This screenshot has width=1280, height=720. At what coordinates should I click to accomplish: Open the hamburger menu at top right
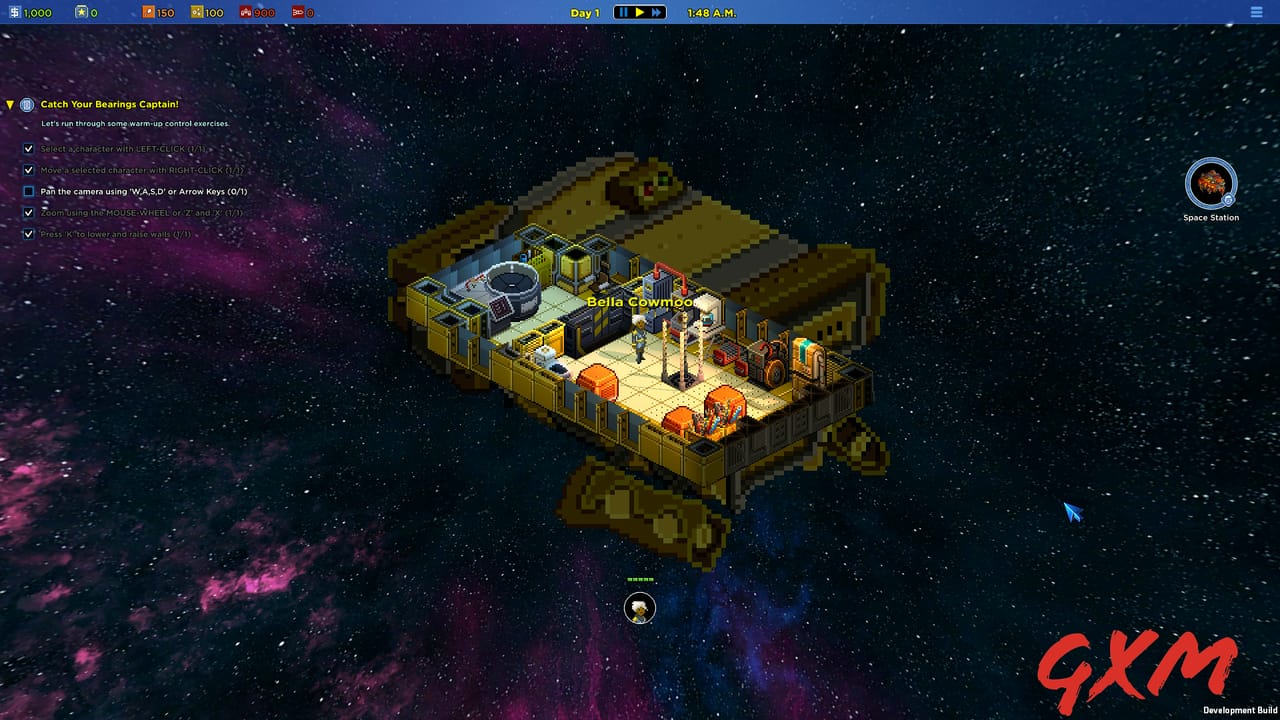[1256, 12]
